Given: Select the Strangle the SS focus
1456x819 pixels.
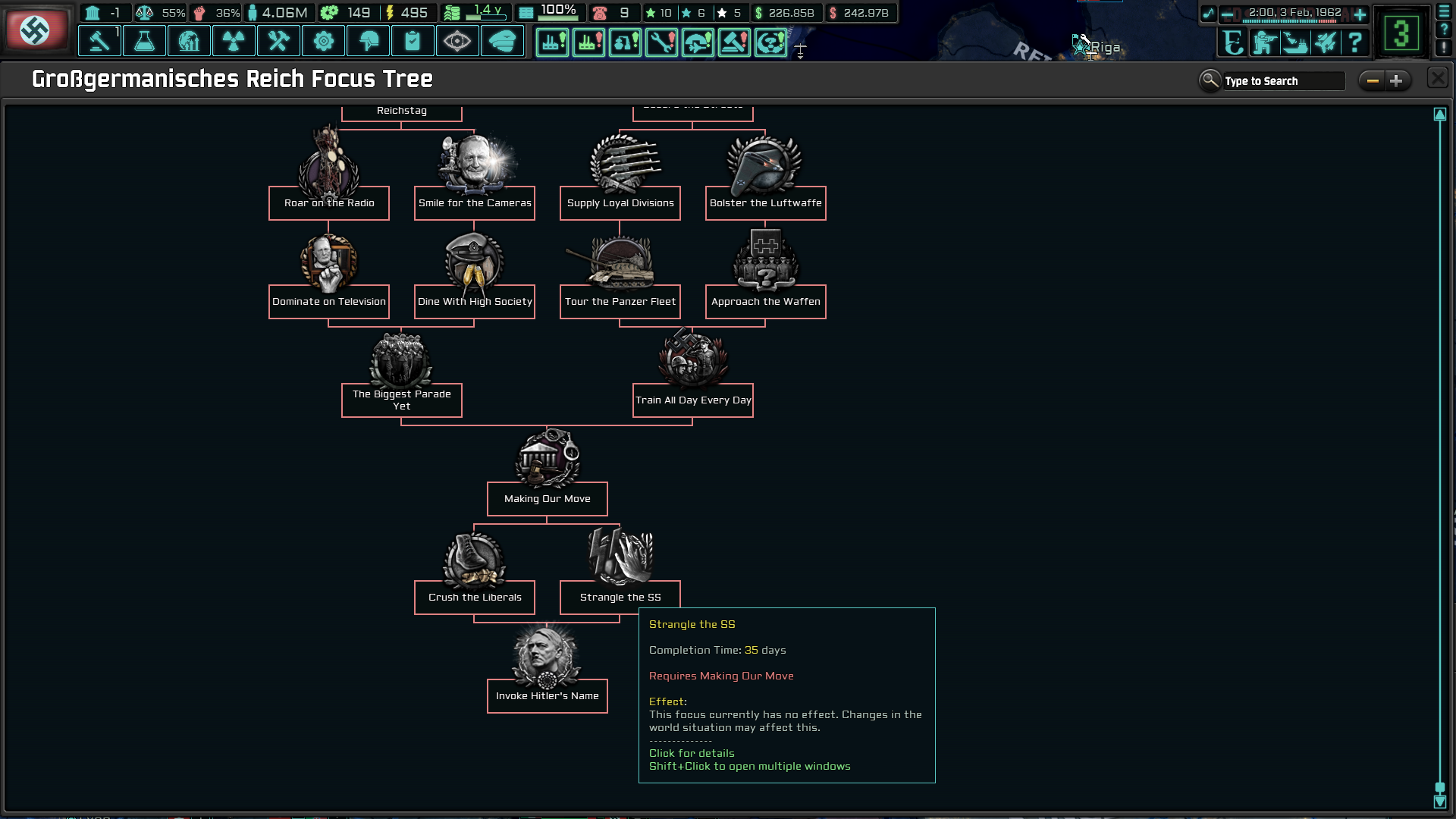Looking at the screenshot, I should (x=620, y=597).
